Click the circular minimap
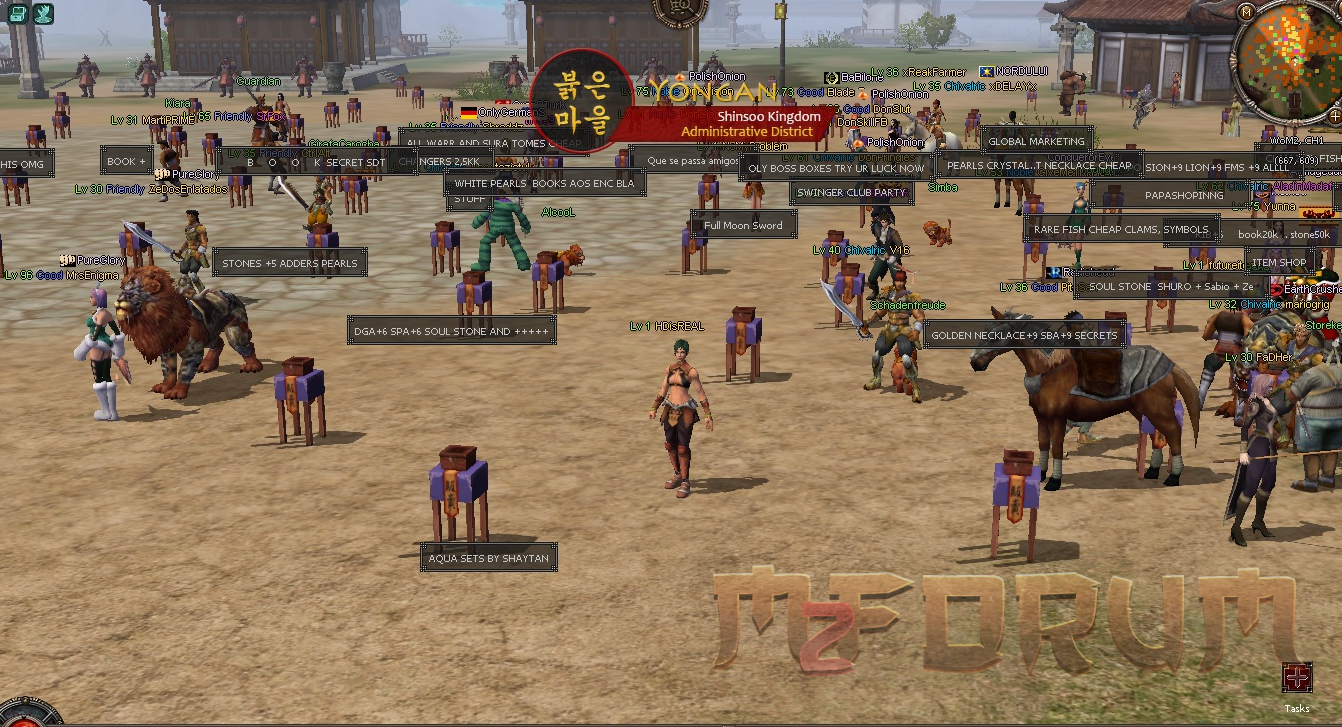The width and height of the screenshot is (1342, 727). [1292, 59]
